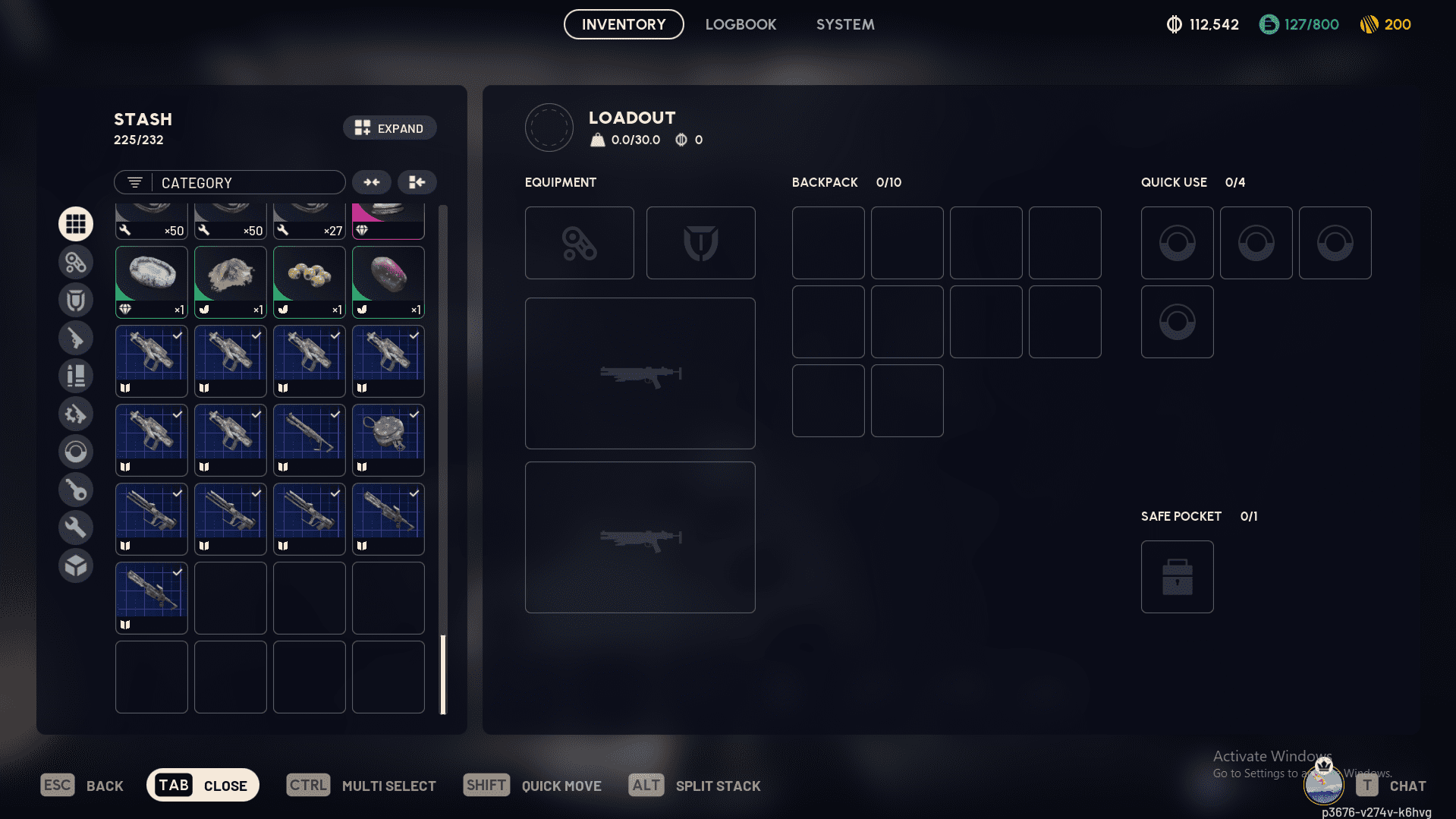
Task: Open the weapon mods category icon
Action: coord(76,414)
